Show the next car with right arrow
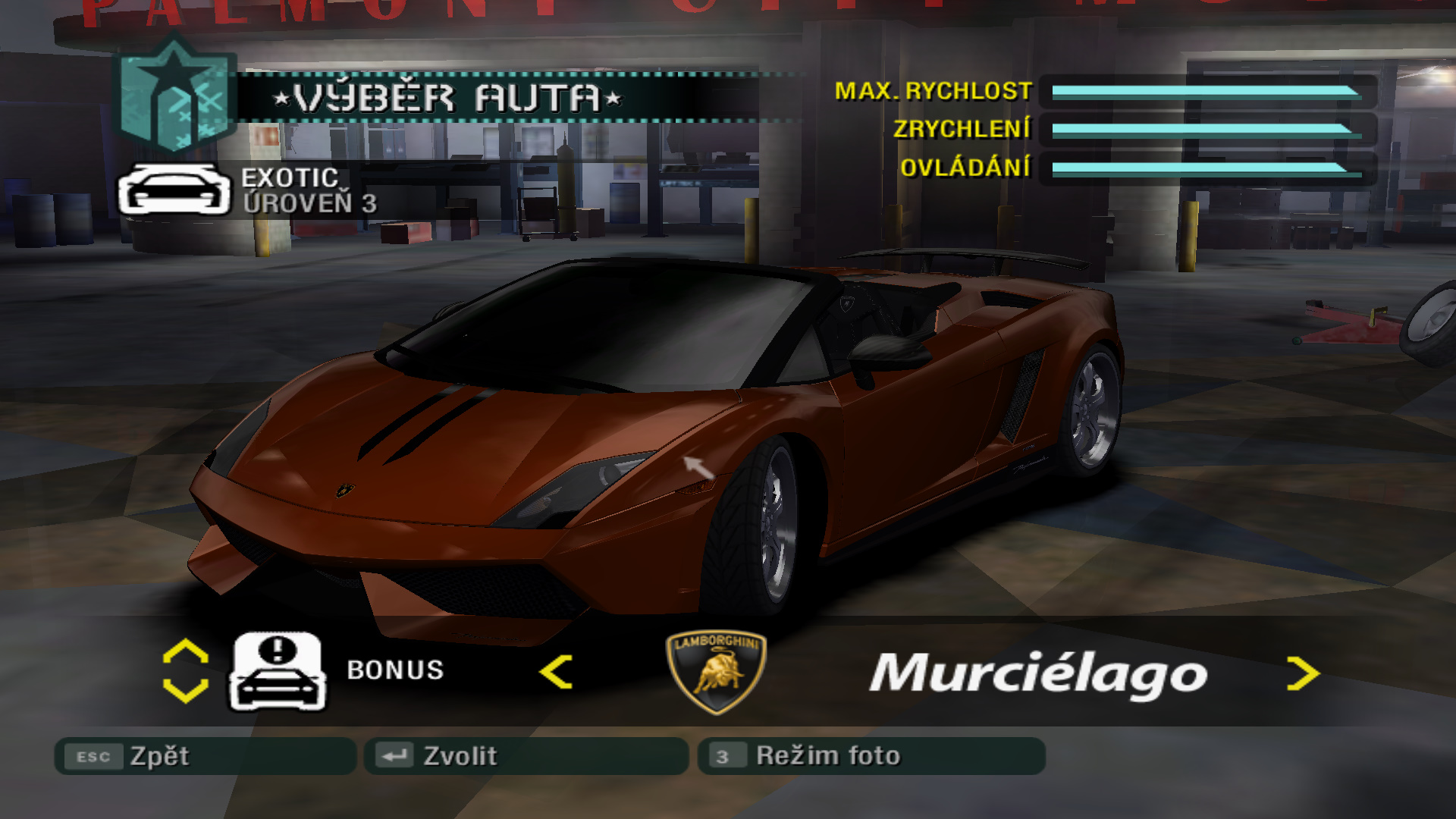This screenshot has width=1456, height=819. [1302, 673]
